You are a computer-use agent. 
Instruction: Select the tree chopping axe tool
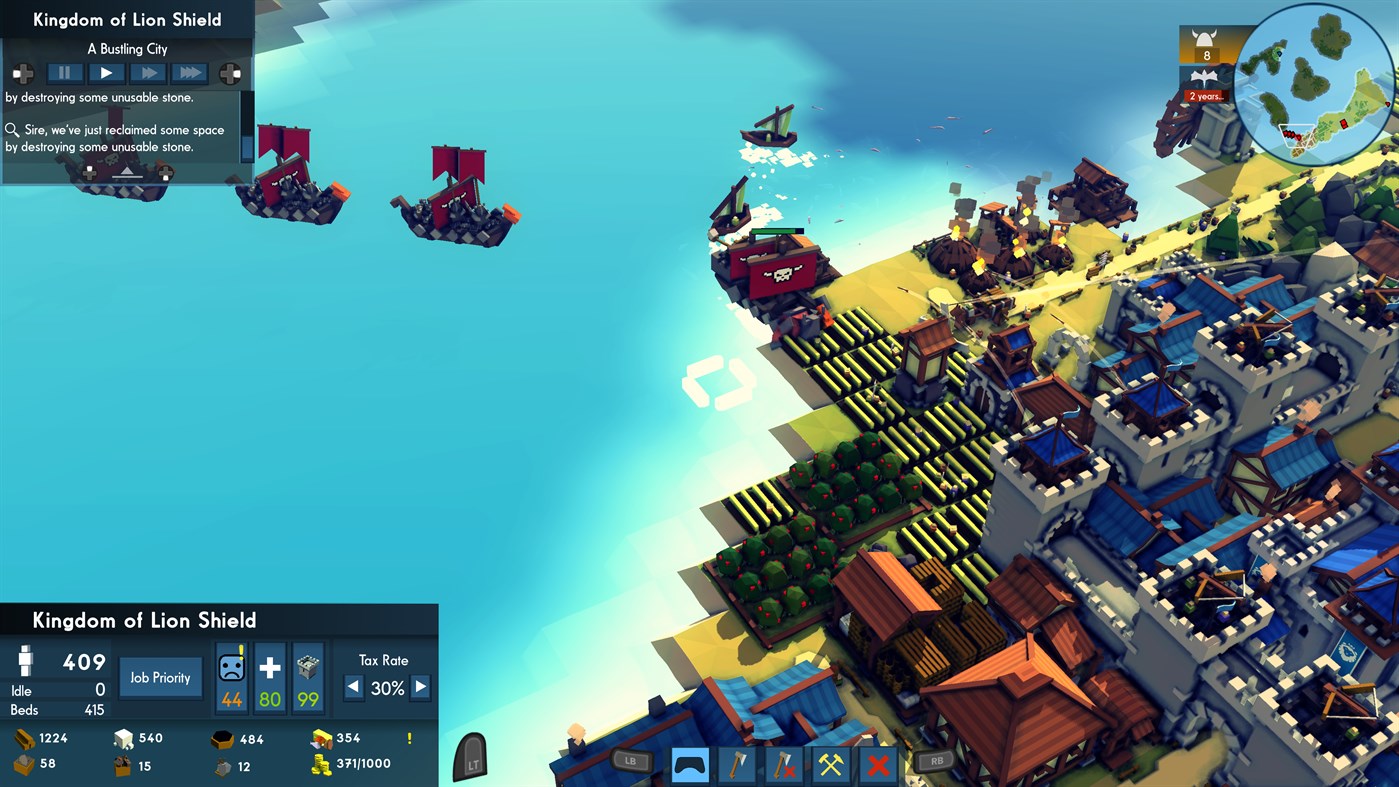tap(736, 765)
